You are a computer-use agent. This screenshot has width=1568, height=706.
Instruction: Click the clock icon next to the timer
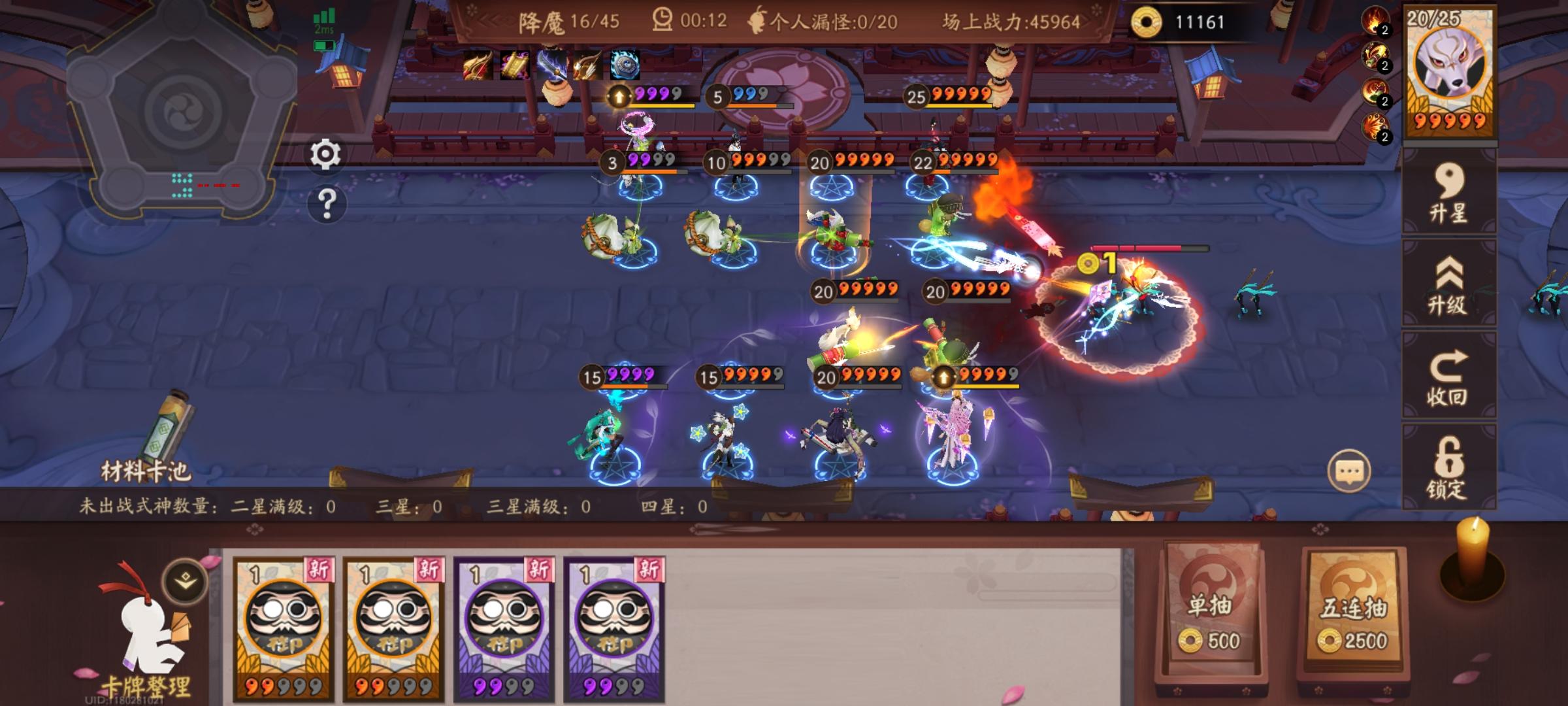662,20
